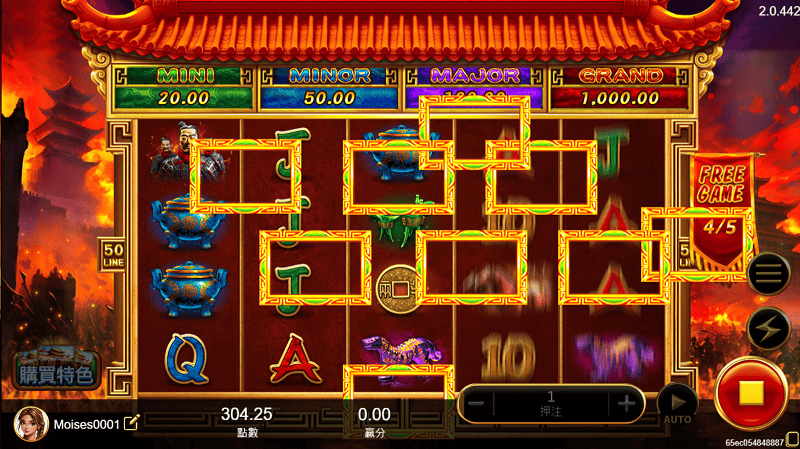Viewport: 800px width, 449px height.
Task: Open the hamburger menu
Action: click(x=768, y=273)
